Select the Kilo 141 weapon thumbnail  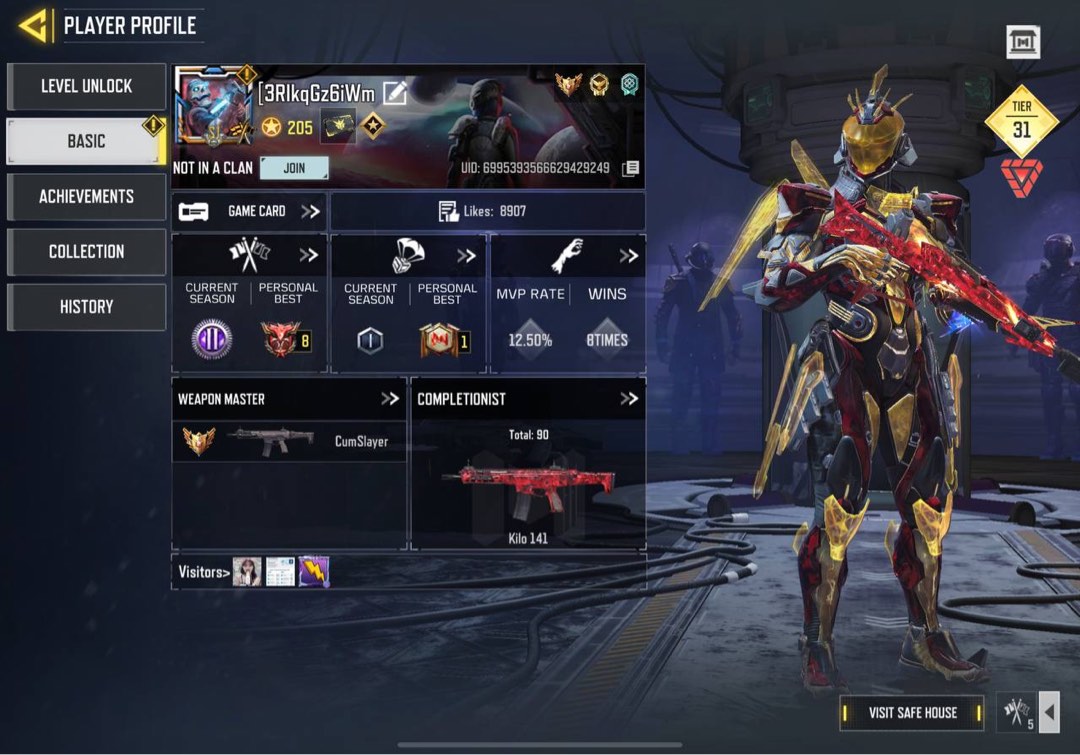tap(528, 485)
